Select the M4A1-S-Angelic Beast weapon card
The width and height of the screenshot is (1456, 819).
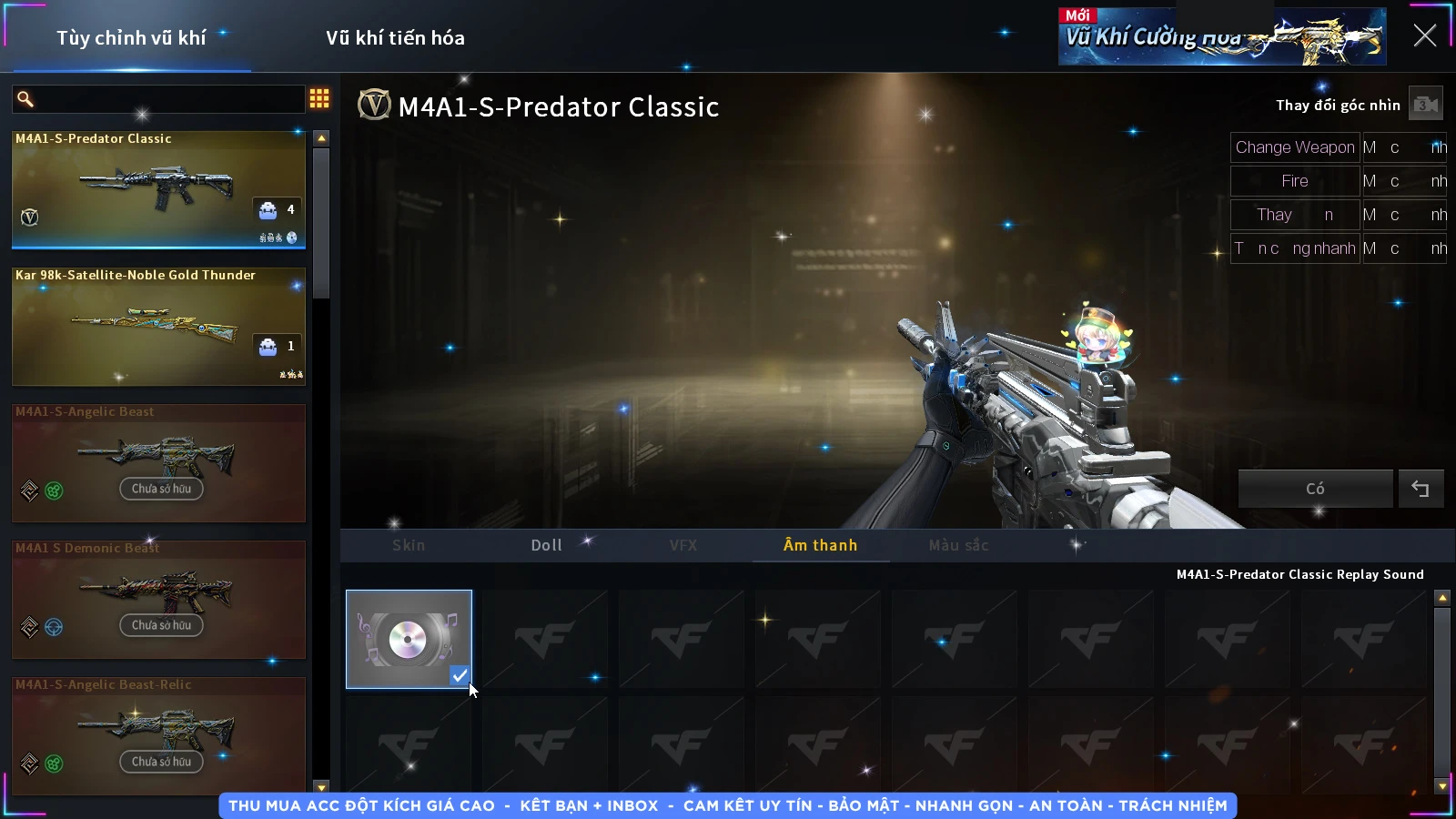point(158,462)
